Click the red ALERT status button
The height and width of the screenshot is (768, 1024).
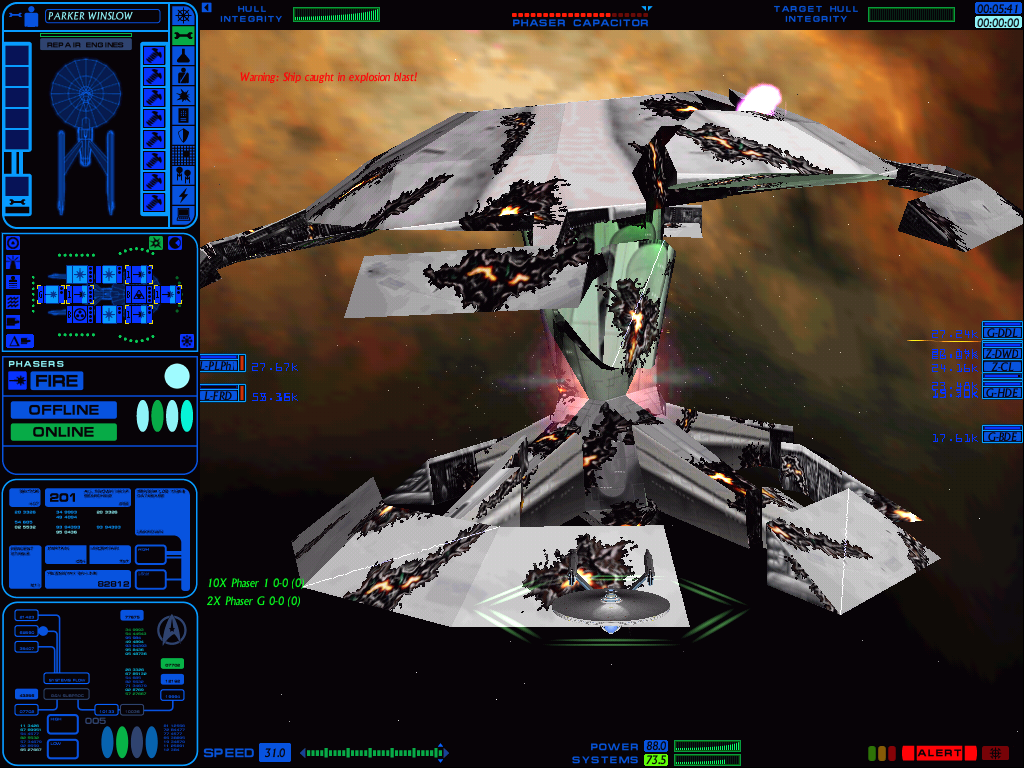(x=939, y=753)
